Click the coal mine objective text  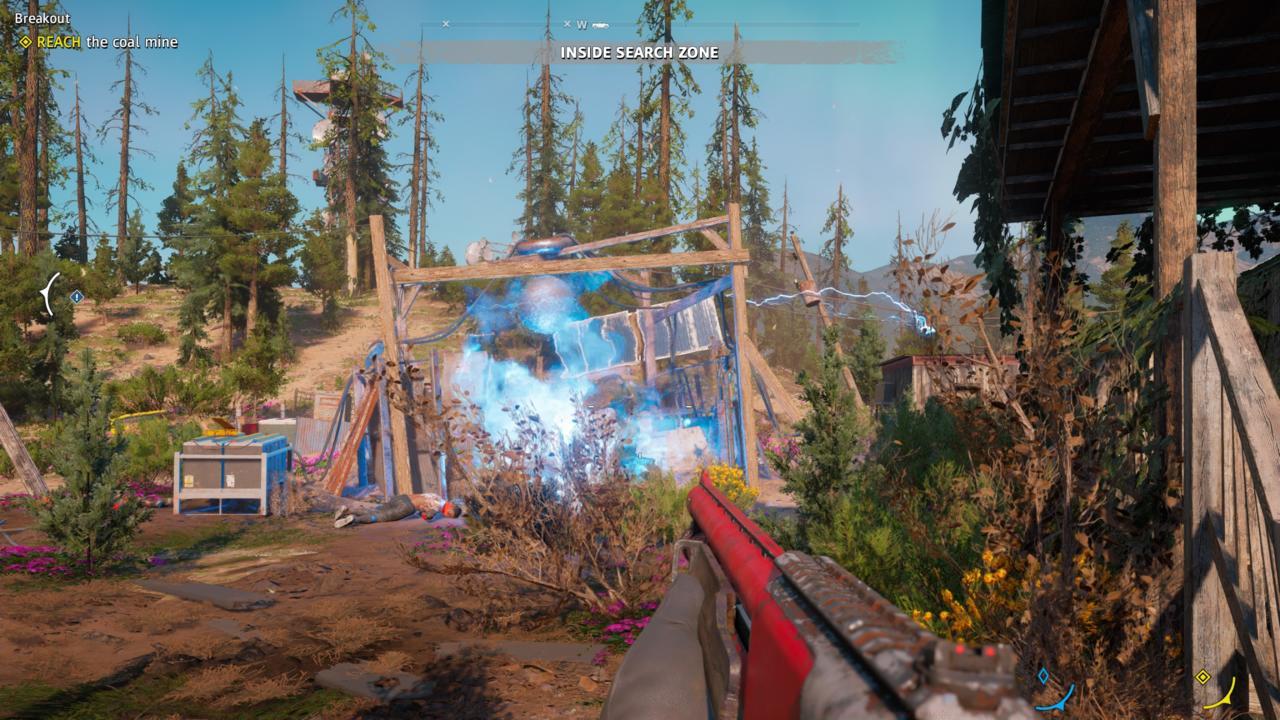[x=130, y=43]
